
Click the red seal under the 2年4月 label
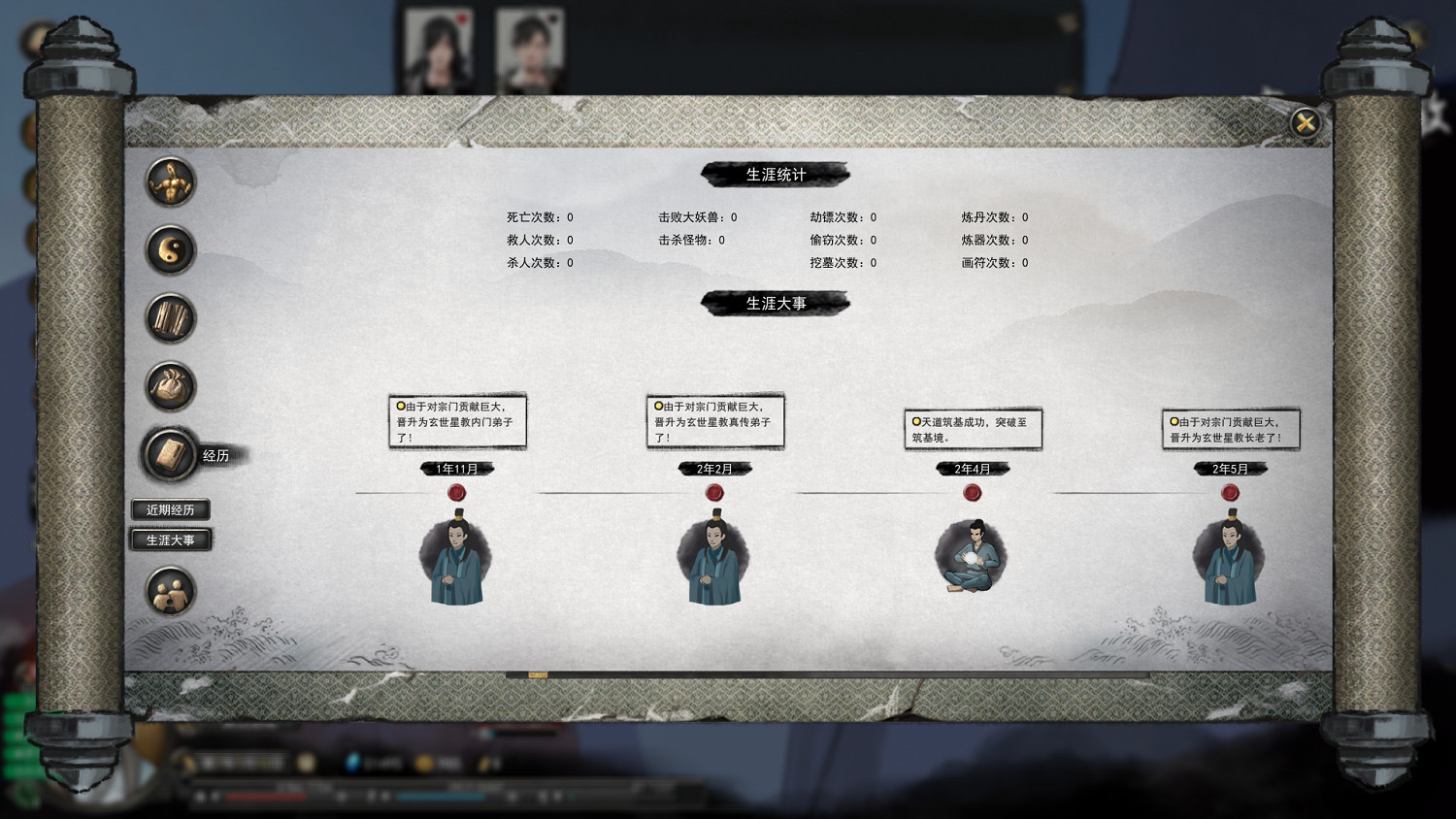pyautogui.click(x=973, y=492)
